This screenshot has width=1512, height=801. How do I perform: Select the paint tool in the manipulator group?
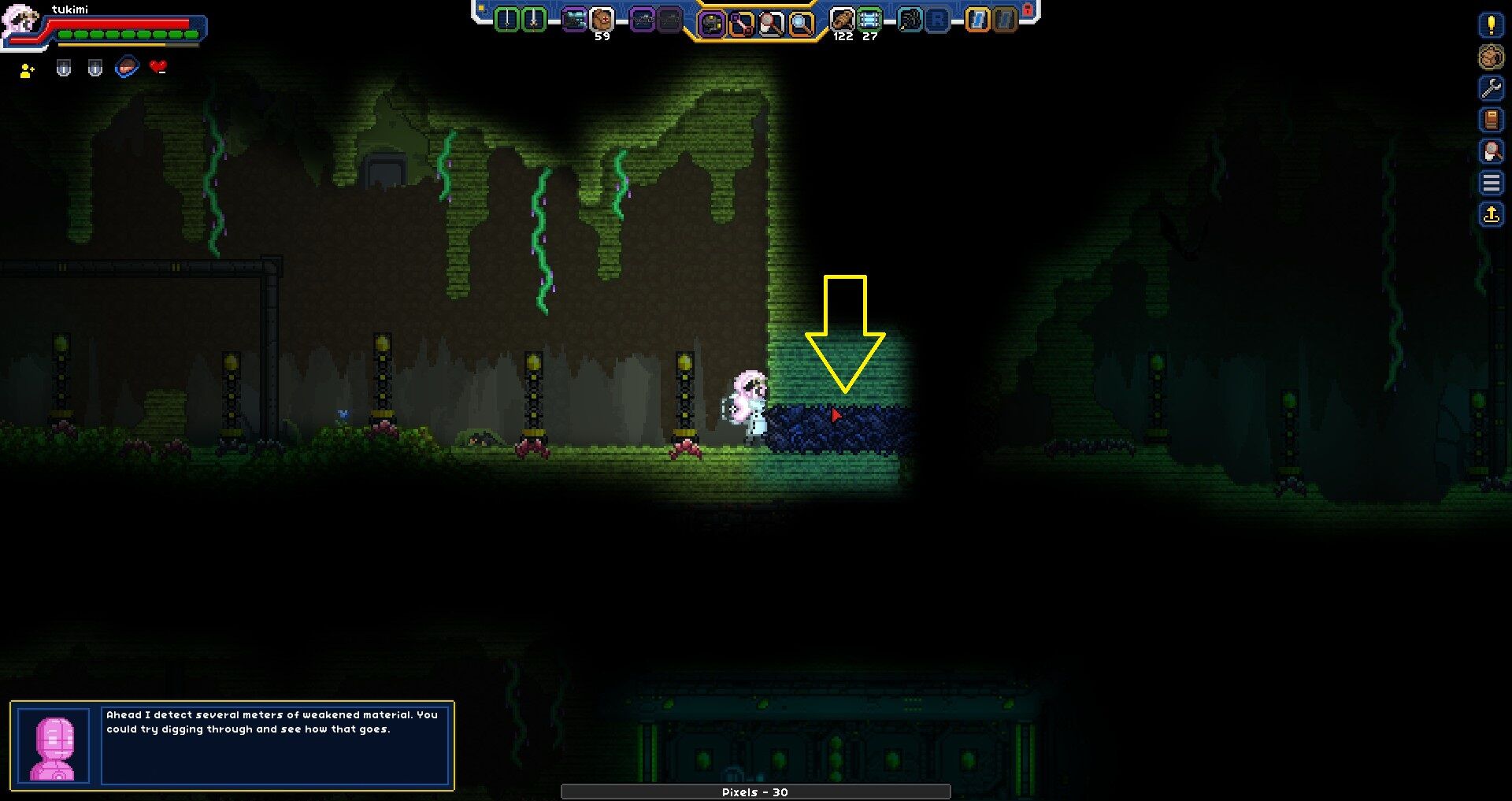tap(770, 20)
